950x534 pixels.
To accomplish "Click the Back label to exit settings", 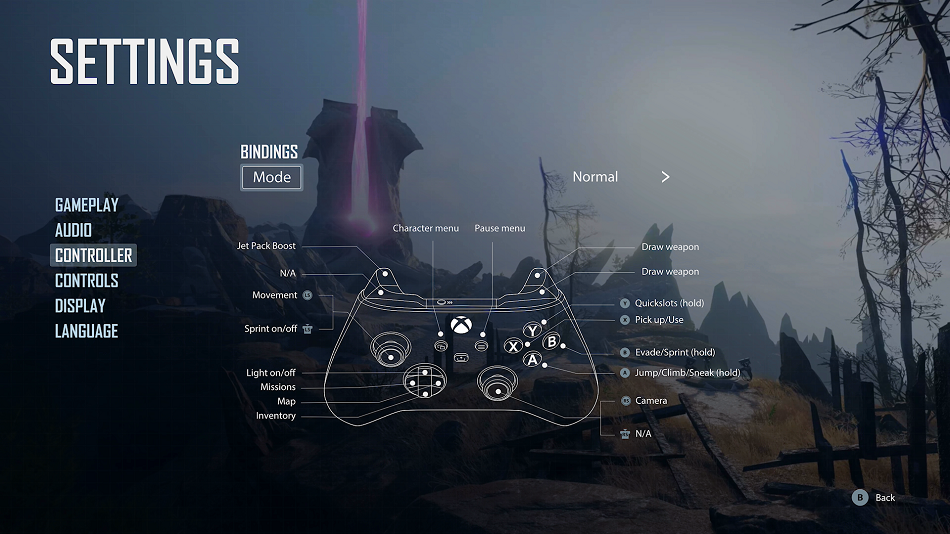I will 884,497.
